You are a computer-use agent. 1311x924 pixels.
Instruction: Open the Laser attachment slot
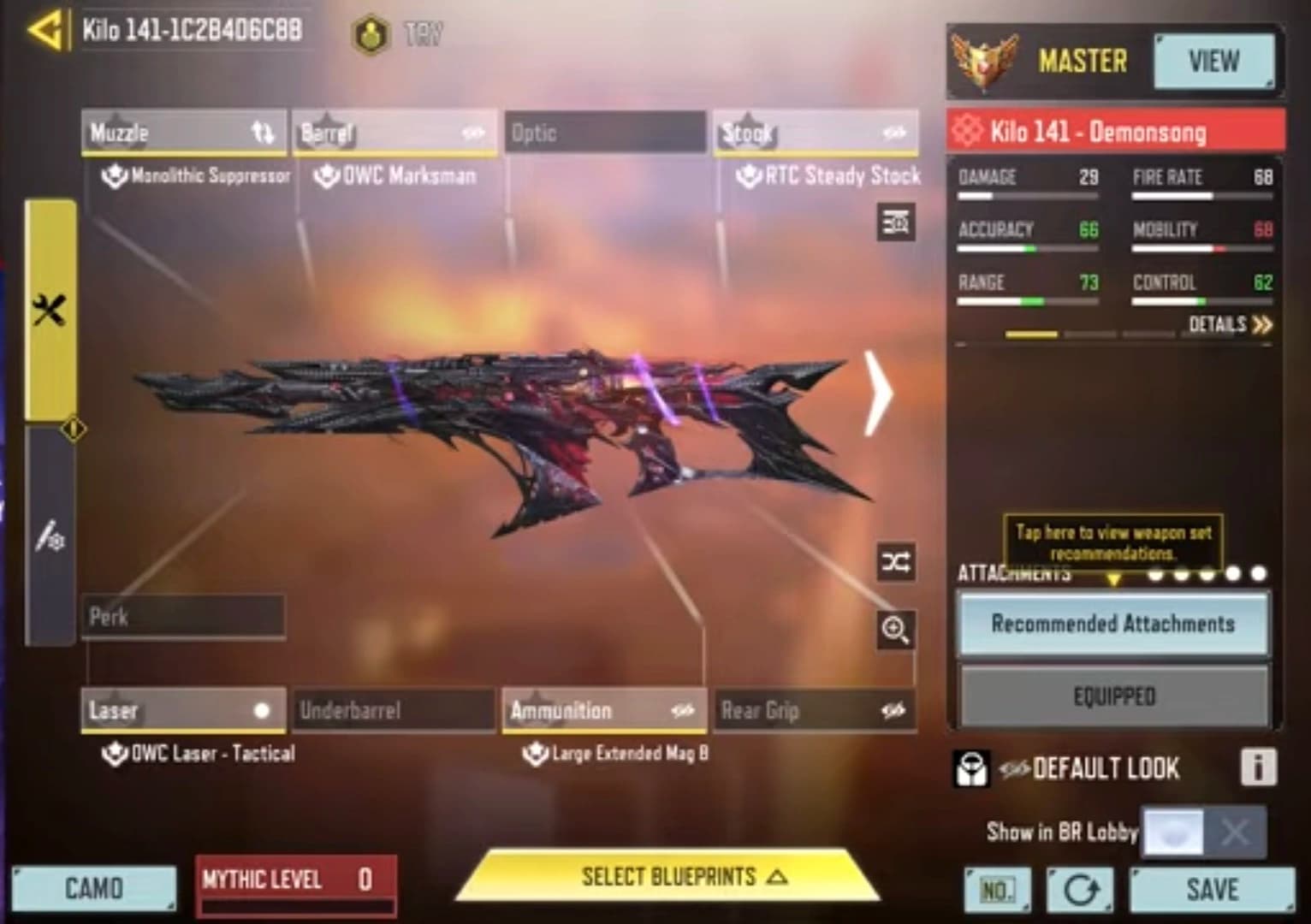[x=183, y=710]
